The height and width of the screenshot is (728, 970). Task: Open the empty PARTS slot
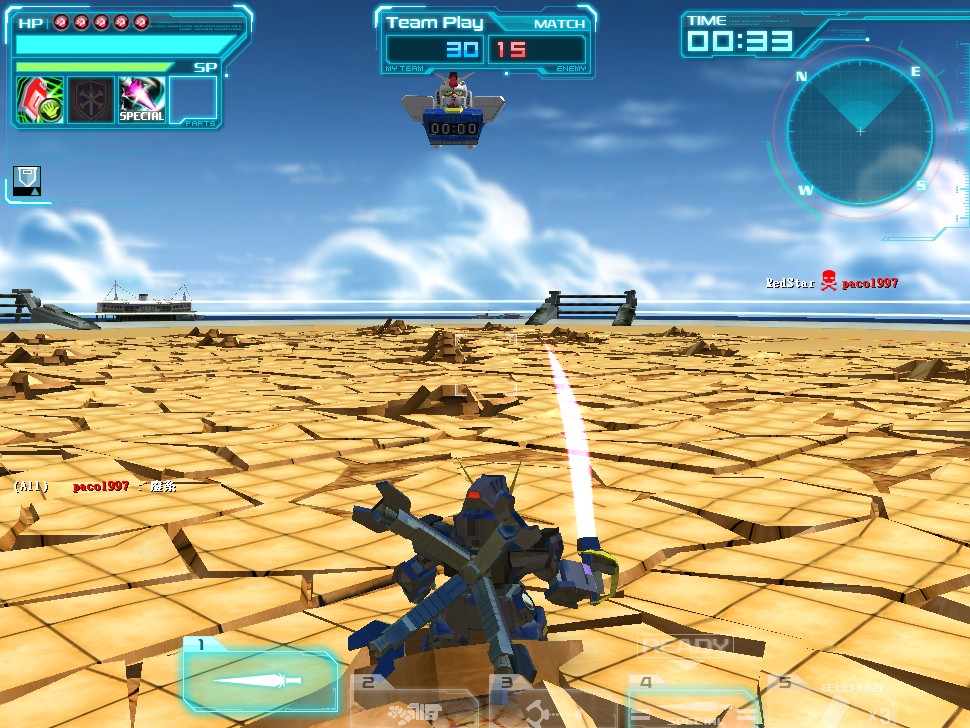pos(193,100)
